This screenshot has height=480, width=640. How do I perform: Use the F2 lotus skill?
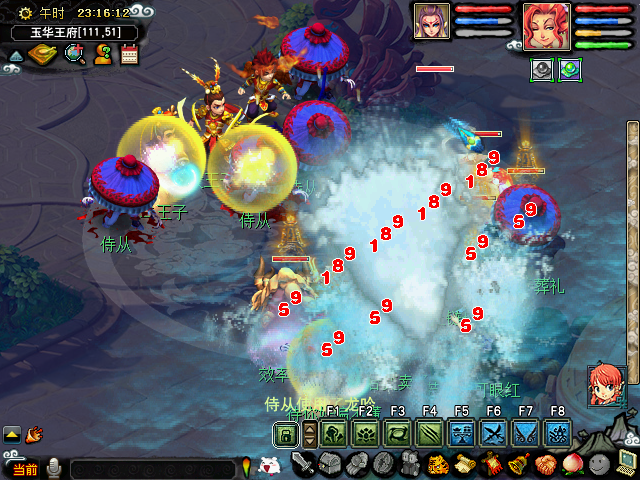click(x=366, y=434)
